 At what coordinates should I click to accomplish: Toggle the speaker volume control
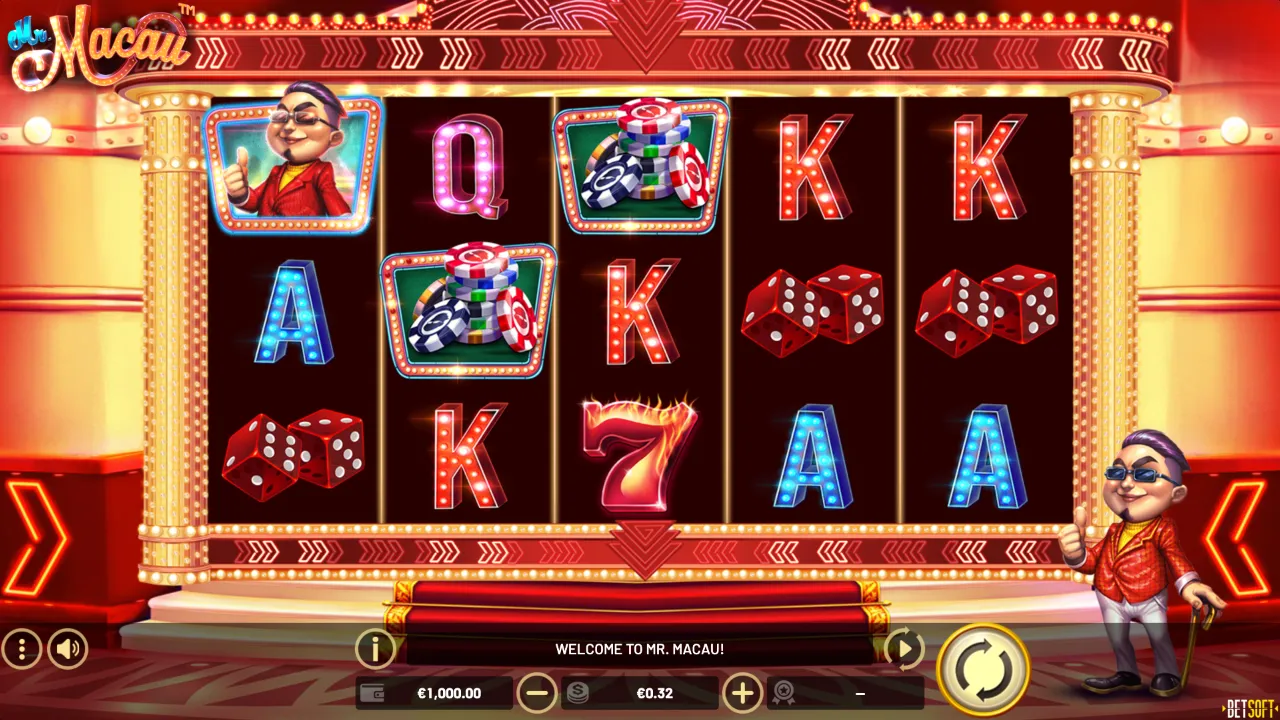point(67,649)
